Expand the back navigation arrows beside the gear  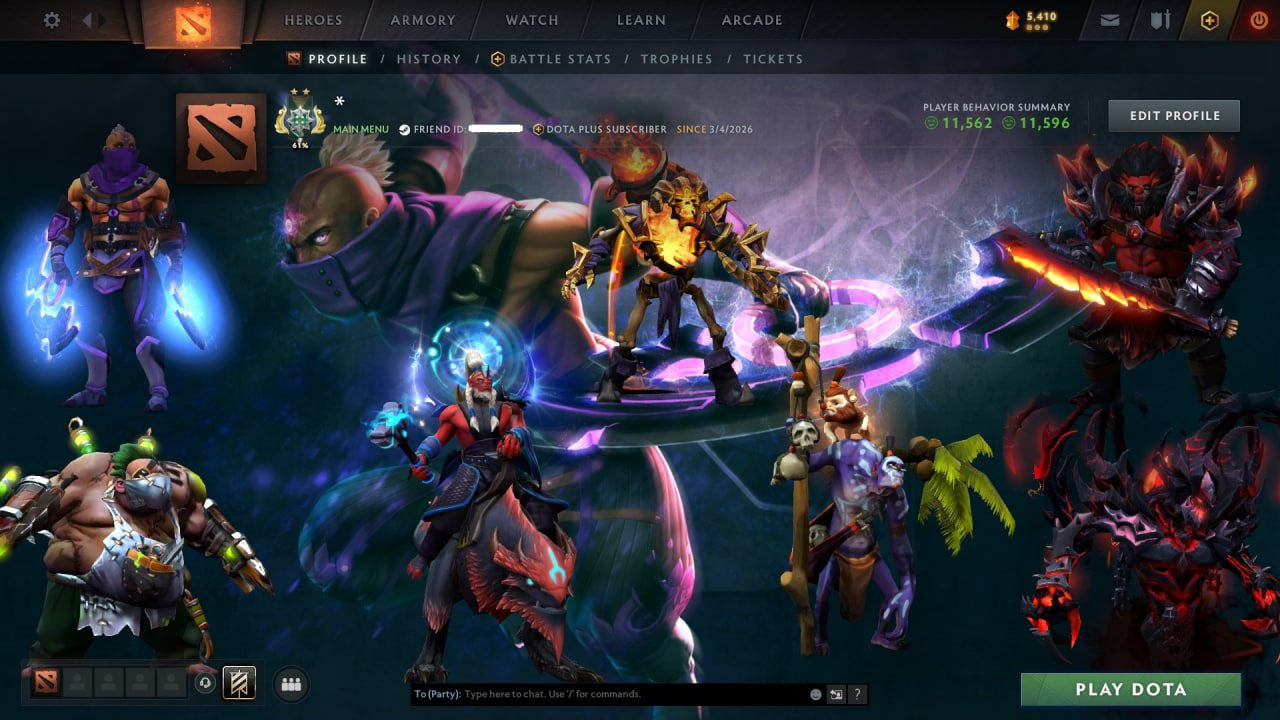point(92,19)
